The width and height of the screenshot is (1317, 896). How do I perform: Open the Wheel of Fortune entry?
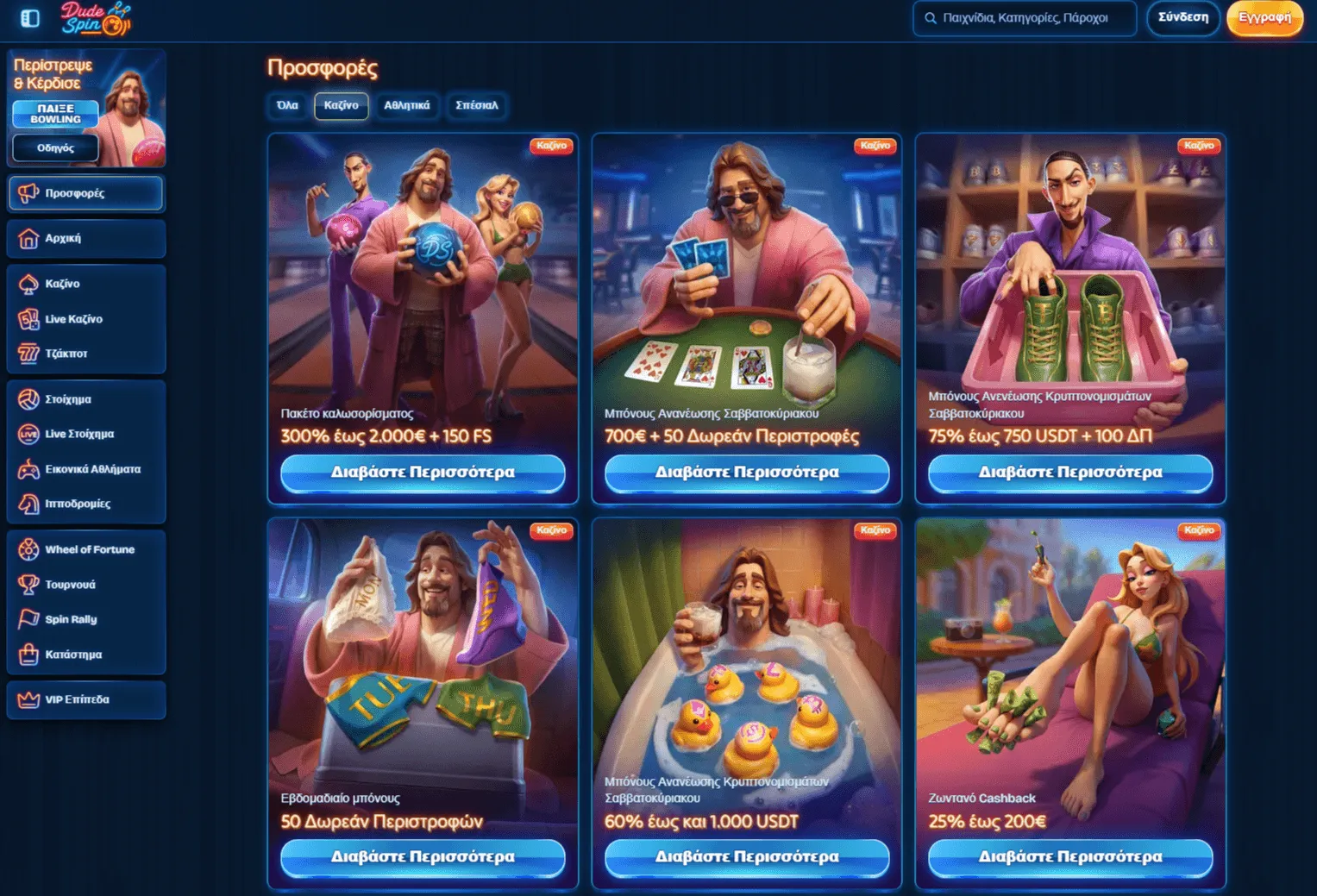pos(85,549)
